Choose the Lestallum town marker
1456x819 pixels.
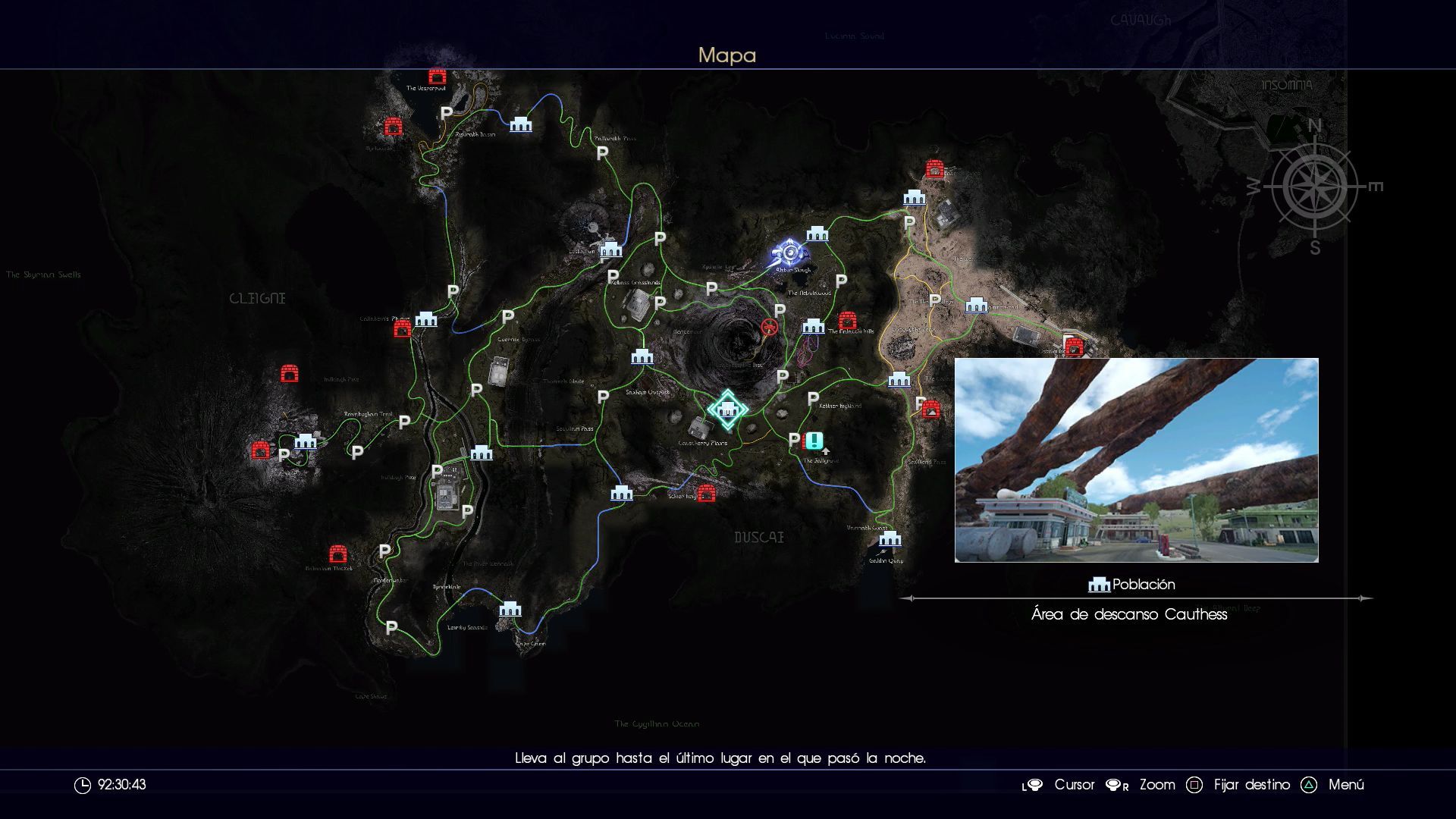[x=610, y=250]
